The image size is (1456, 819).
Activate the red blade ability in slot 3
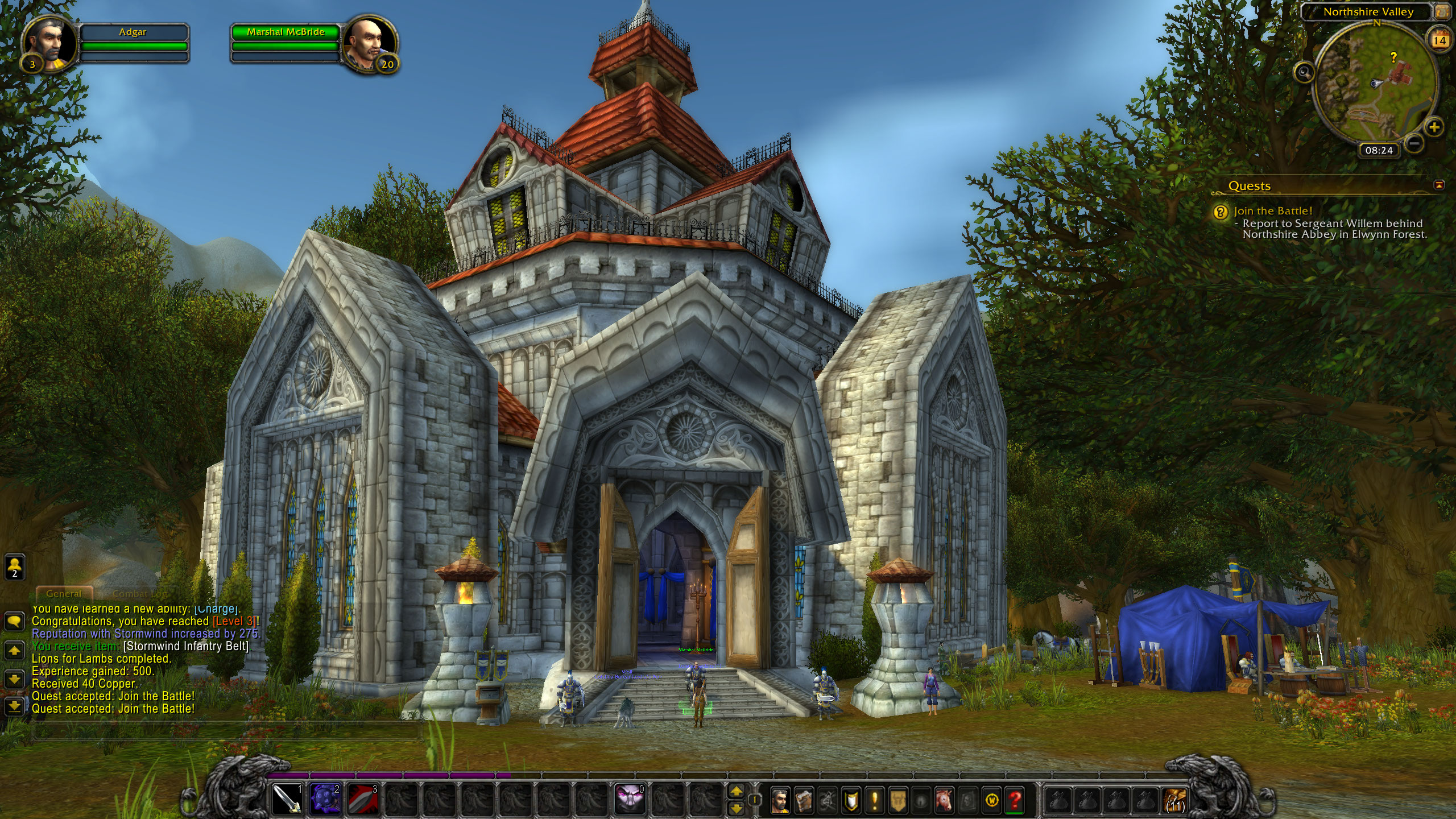363,799
